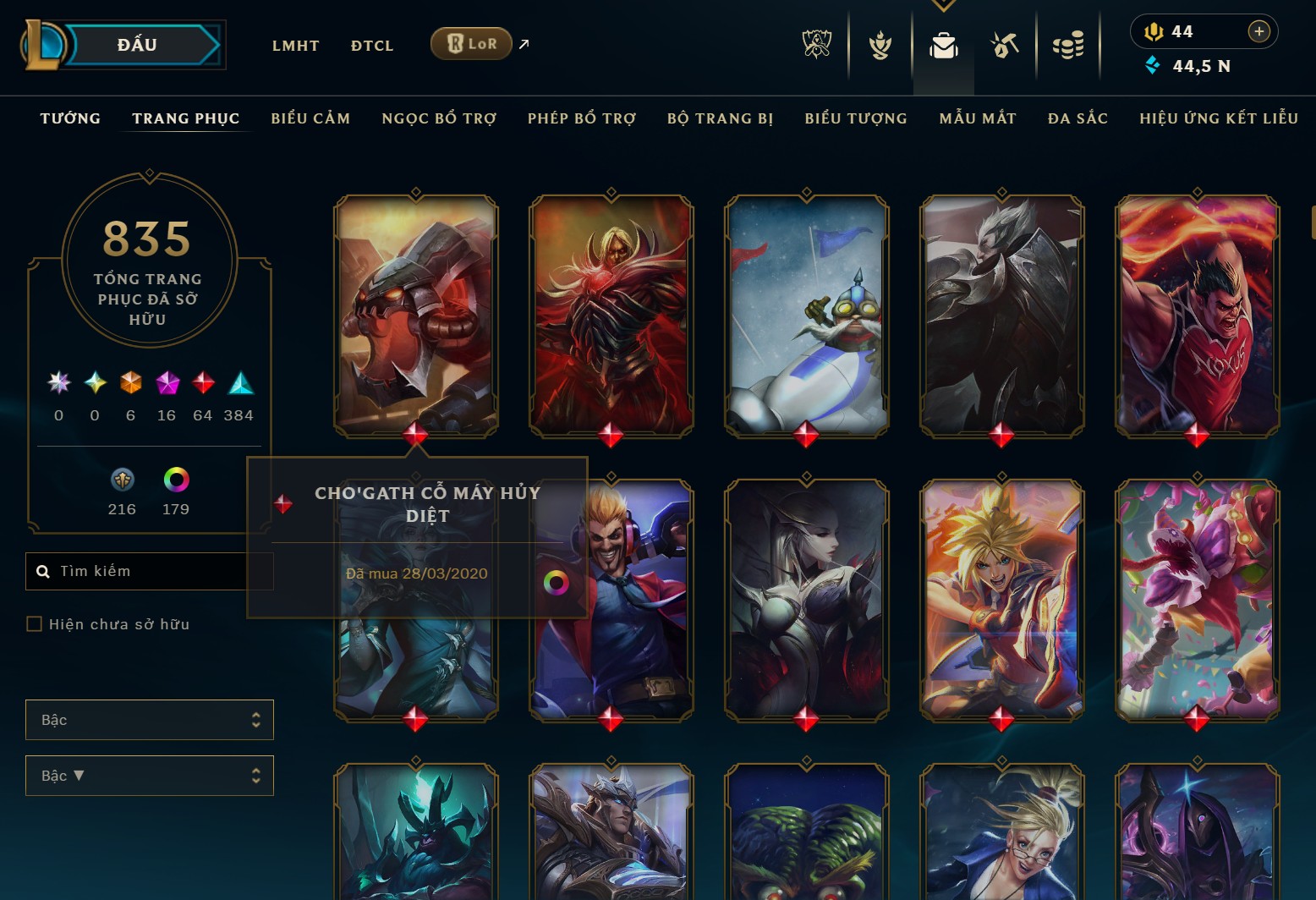Click the prestige icon labeled 216

(x=122, y=480)
